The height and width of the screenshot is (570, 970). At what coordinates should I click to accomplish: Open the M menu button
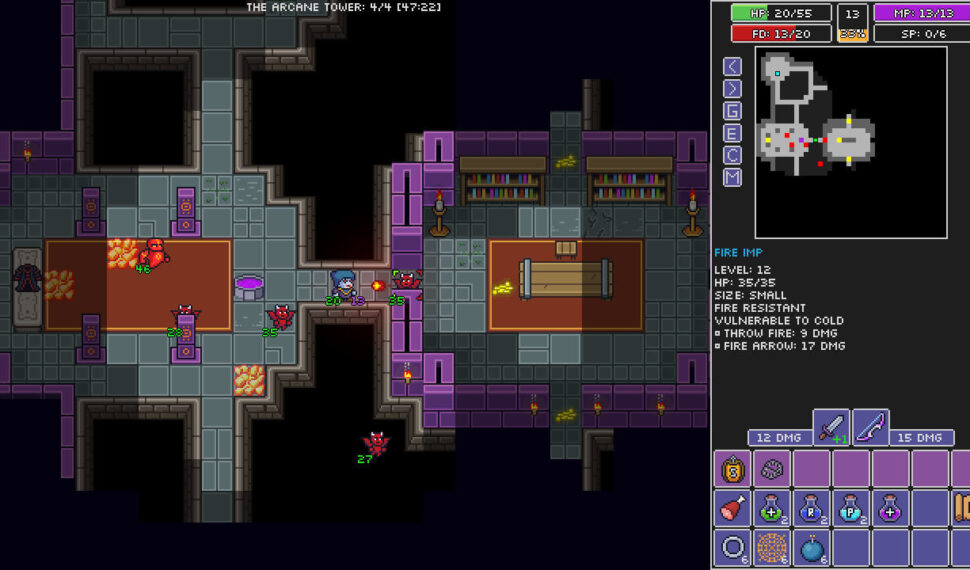[x=733, y=177]
